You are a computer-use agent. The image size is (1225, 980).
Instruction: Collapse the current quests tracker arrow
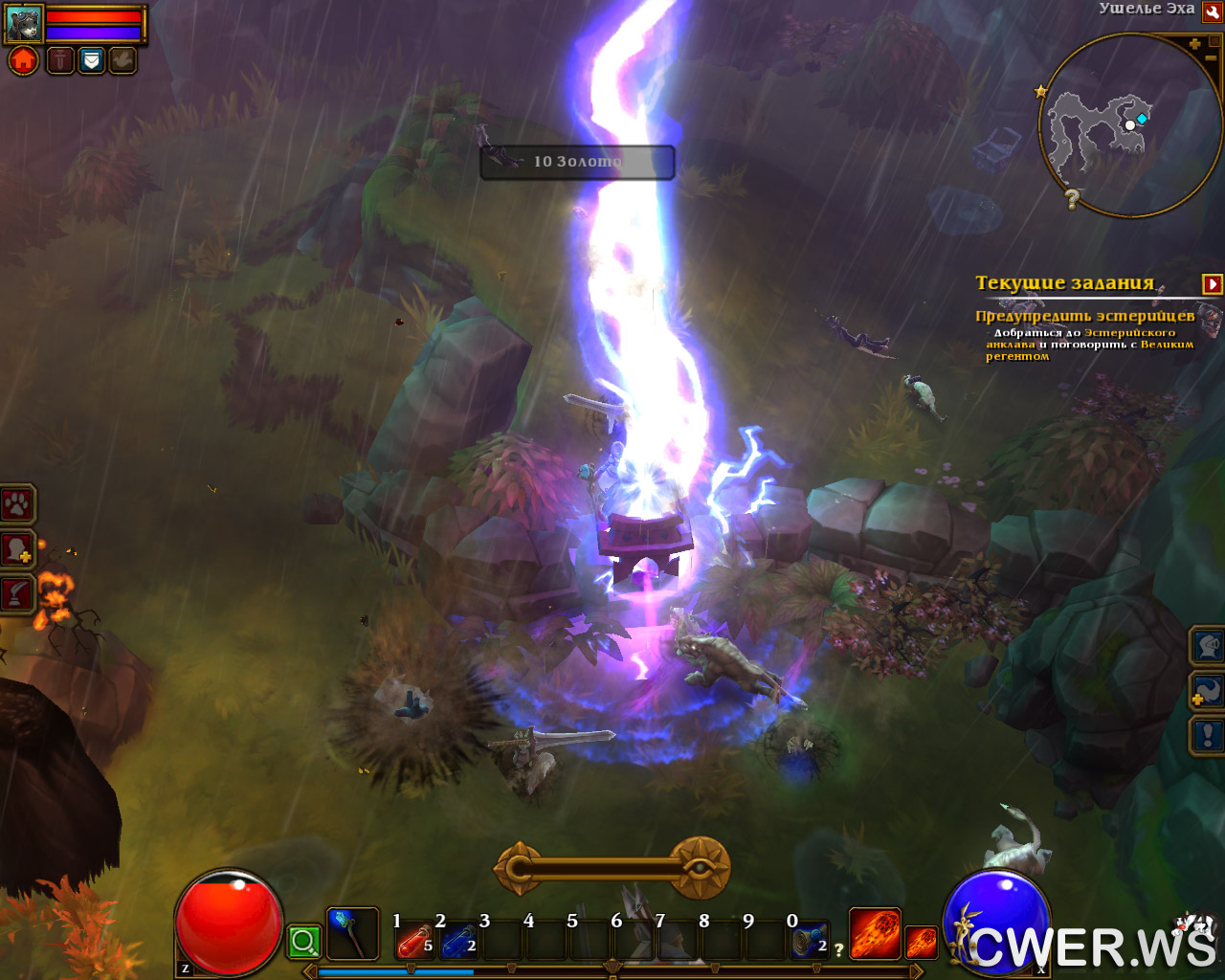tap(1212, 283)
